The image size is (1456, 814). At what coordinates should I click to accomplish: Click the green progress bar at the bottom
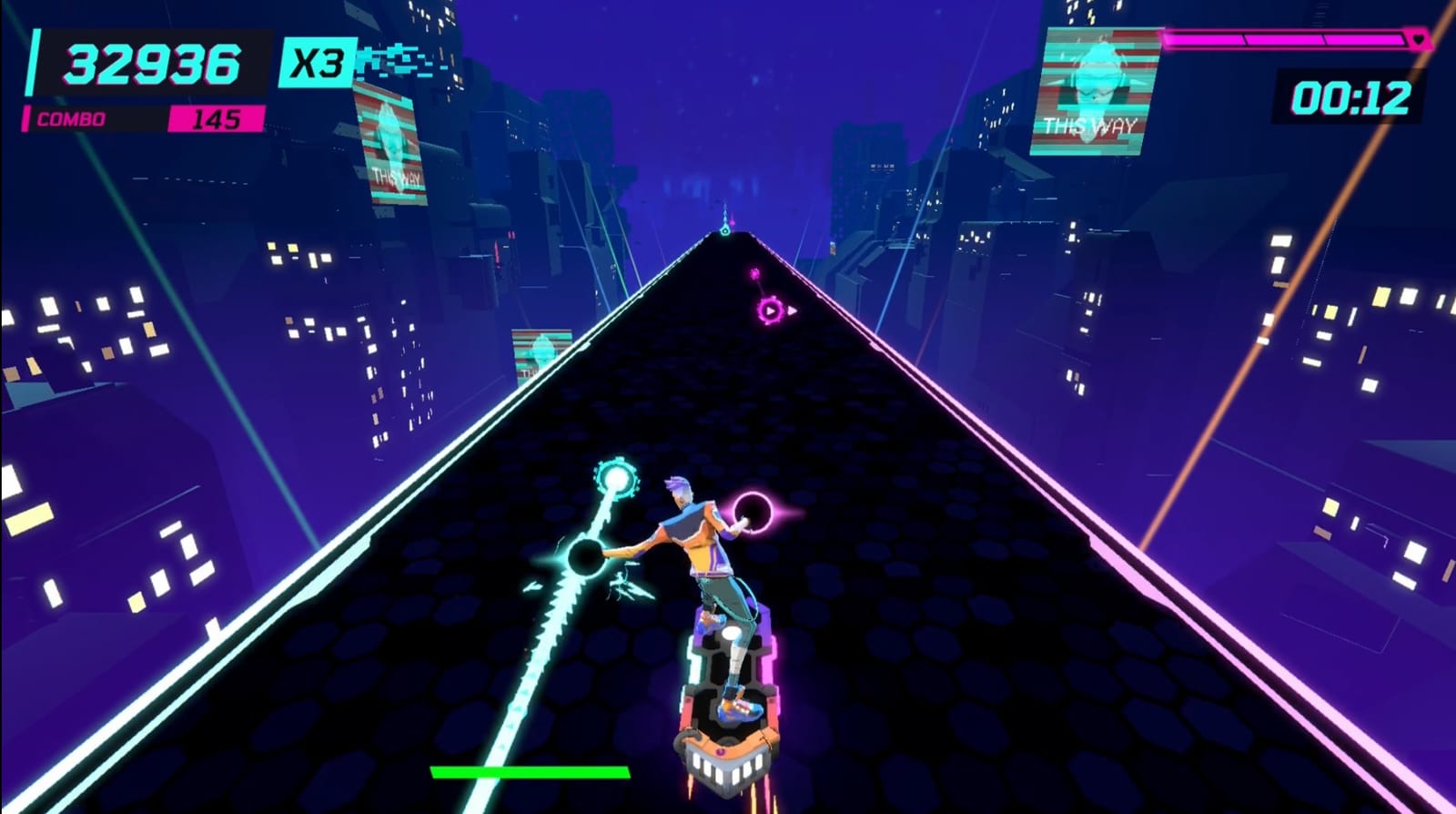(528, 770)
